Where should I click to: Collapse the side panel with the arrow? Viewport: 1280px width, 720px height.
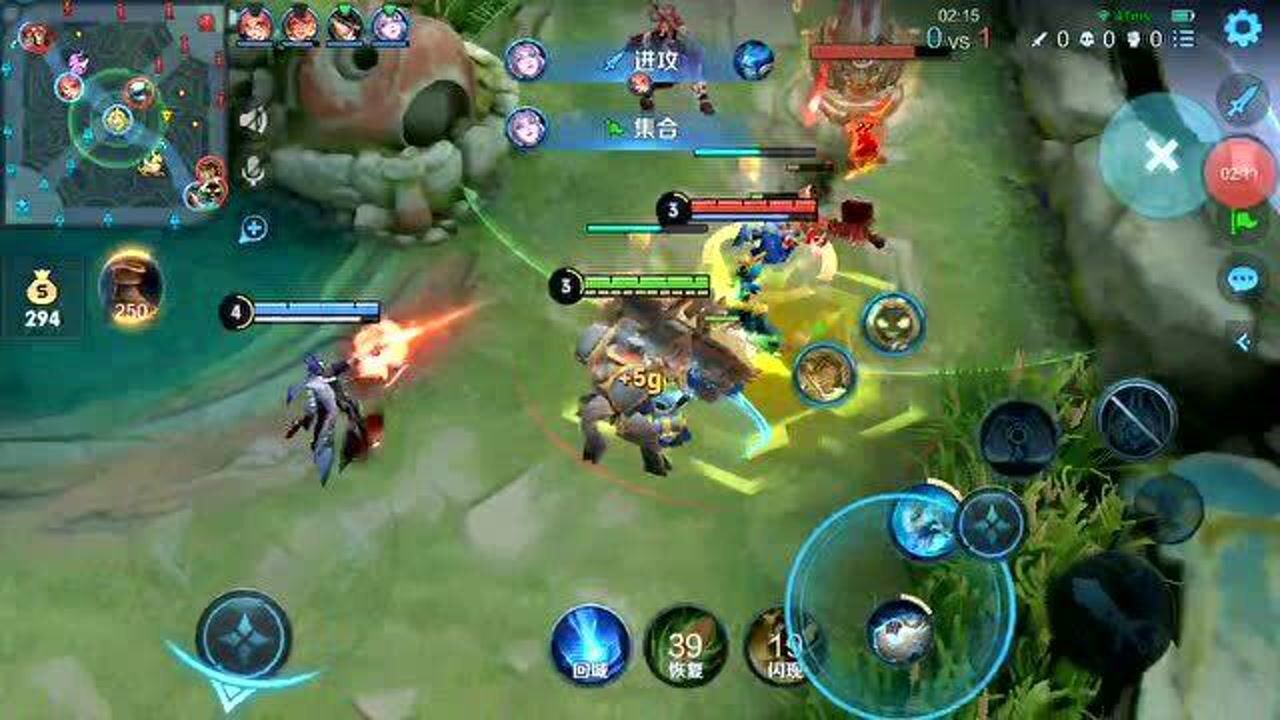point(1243,342)
